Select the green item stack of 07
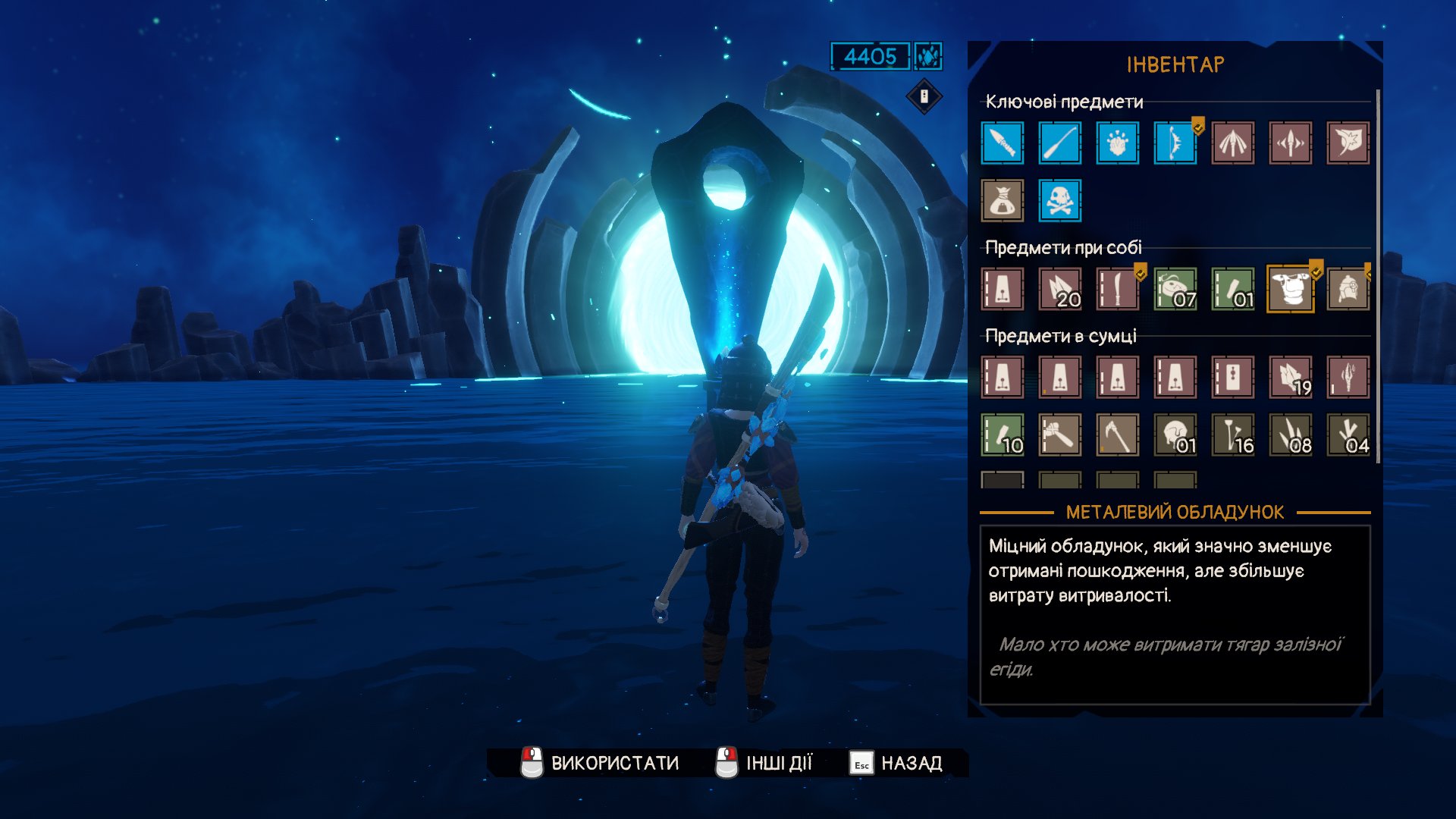Viewport: 1456px width, 819px height. point(1175,289)
